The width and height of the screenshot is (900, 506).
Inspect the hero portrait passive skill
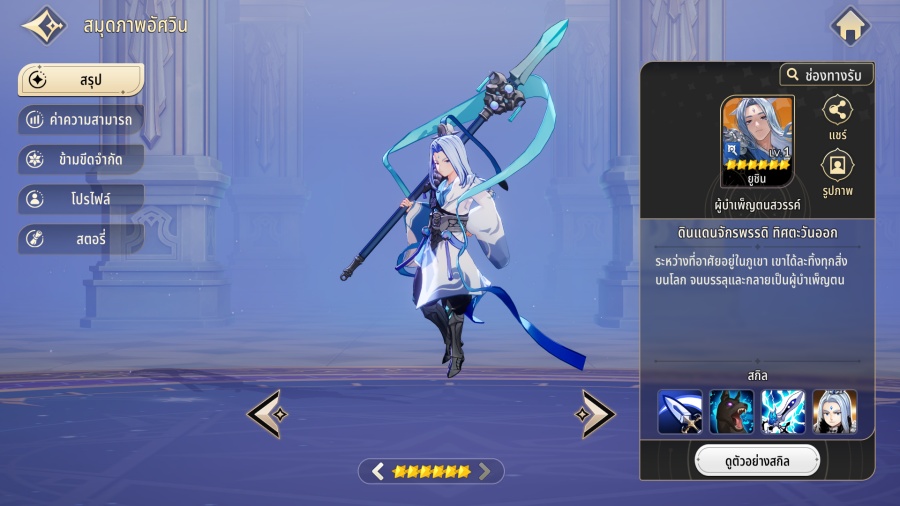tap(835, 411)
